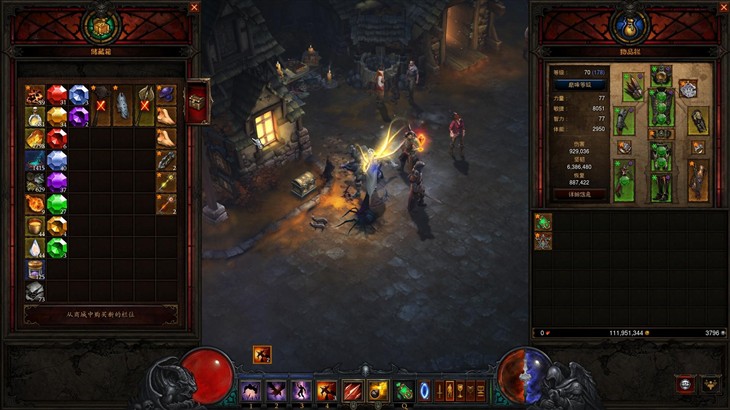Close the stash panel
Viewport: 730px width, 410px height.
coord(194,7)
